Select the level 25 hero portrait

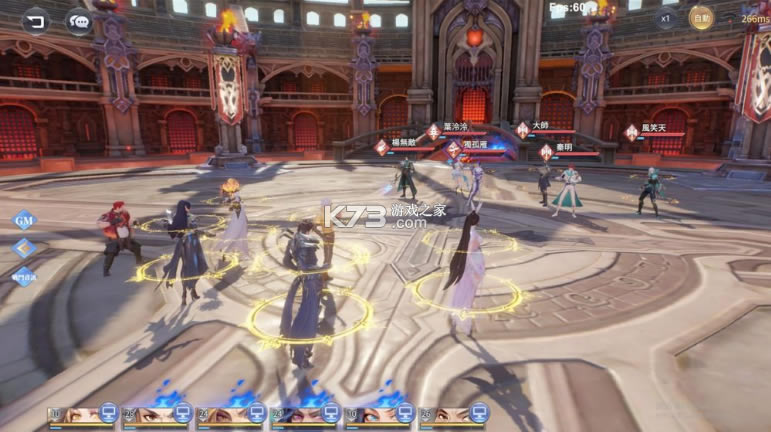click(x=156, y=414)
